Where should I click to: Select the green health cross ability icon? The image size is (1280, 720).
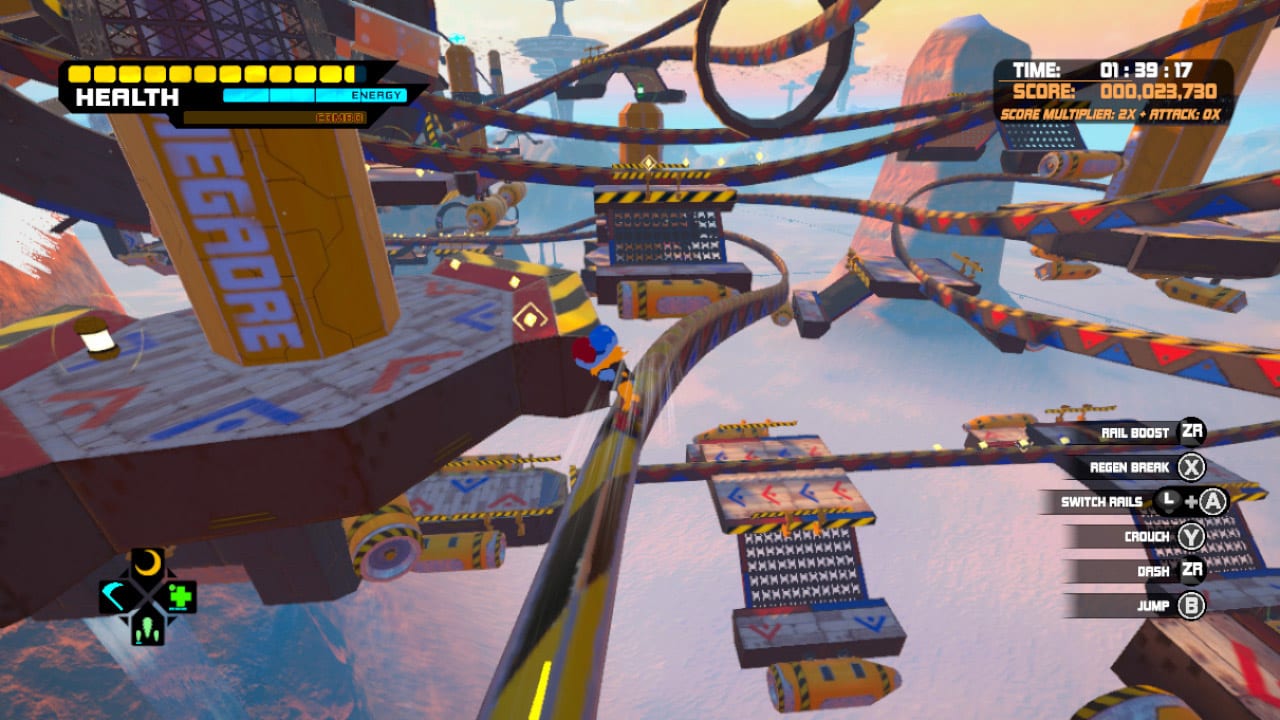[180, 595]
